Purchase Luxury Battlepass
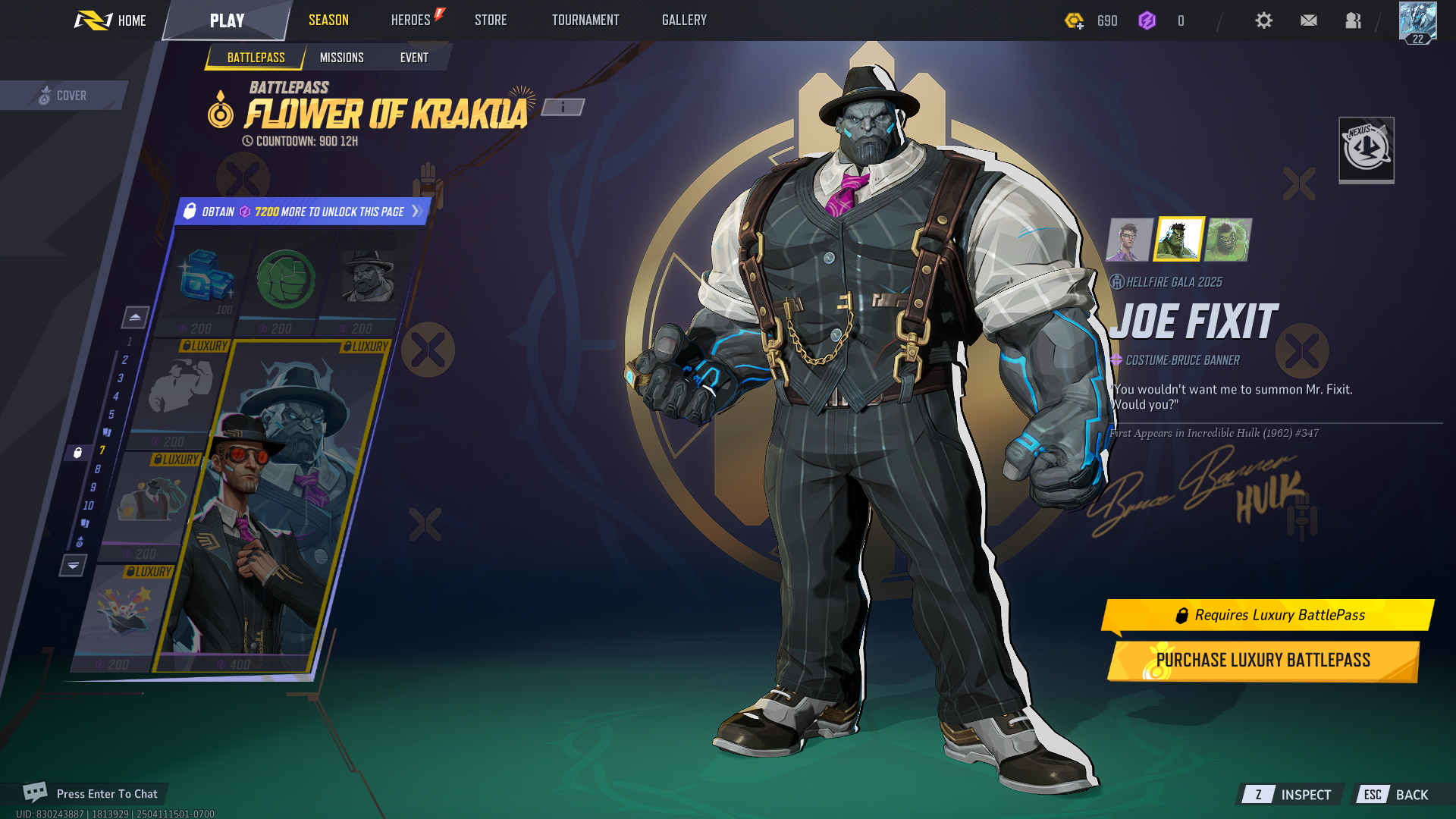 click(1263, 661)
